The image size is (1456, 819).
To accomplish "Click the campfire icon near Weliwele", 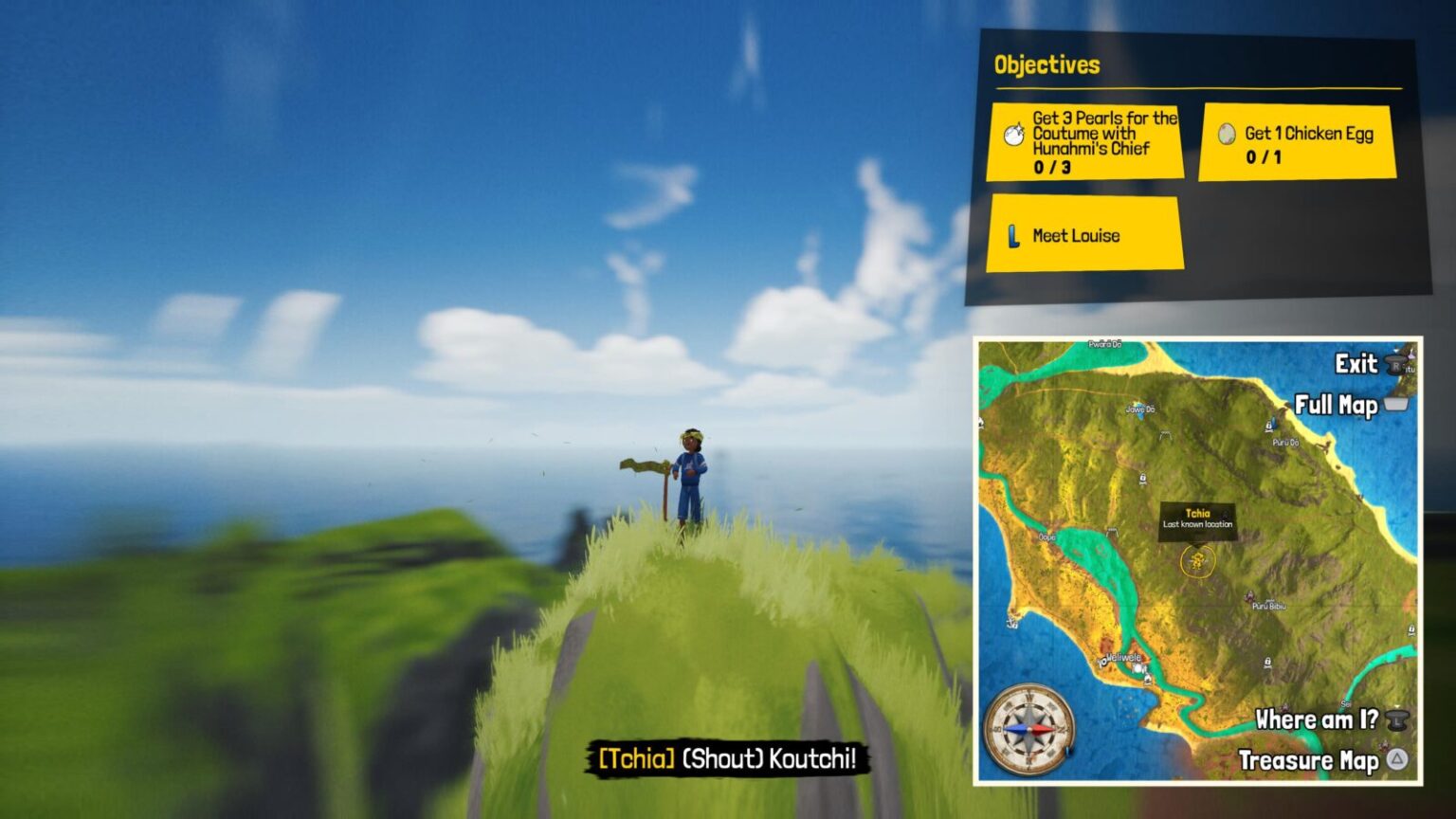I will pos(1147,681).
